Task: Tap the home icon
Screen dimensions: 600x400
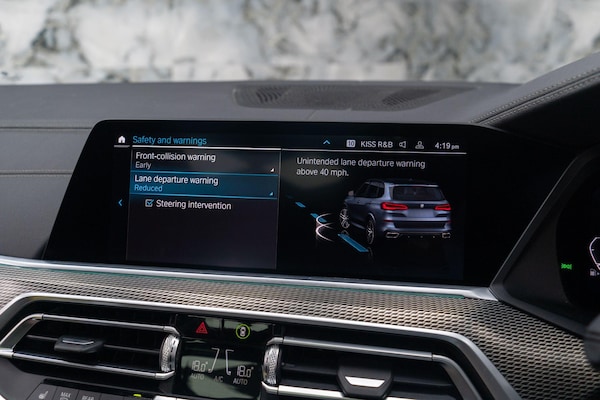Action: click(122, 140)
